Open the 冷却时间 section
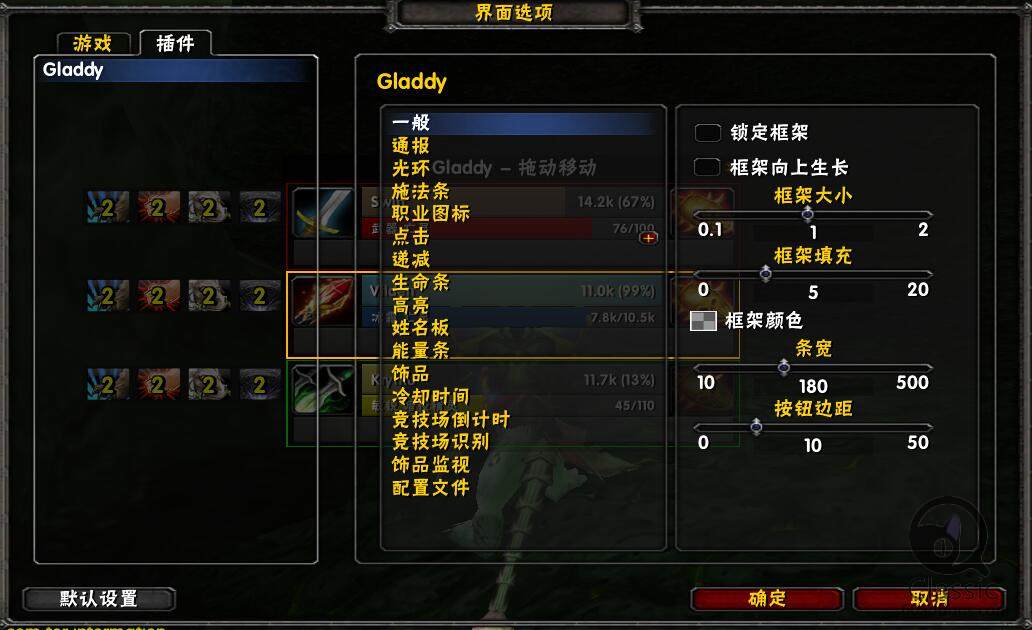Viewport: 1032px width, 630px height. point(430,396)
